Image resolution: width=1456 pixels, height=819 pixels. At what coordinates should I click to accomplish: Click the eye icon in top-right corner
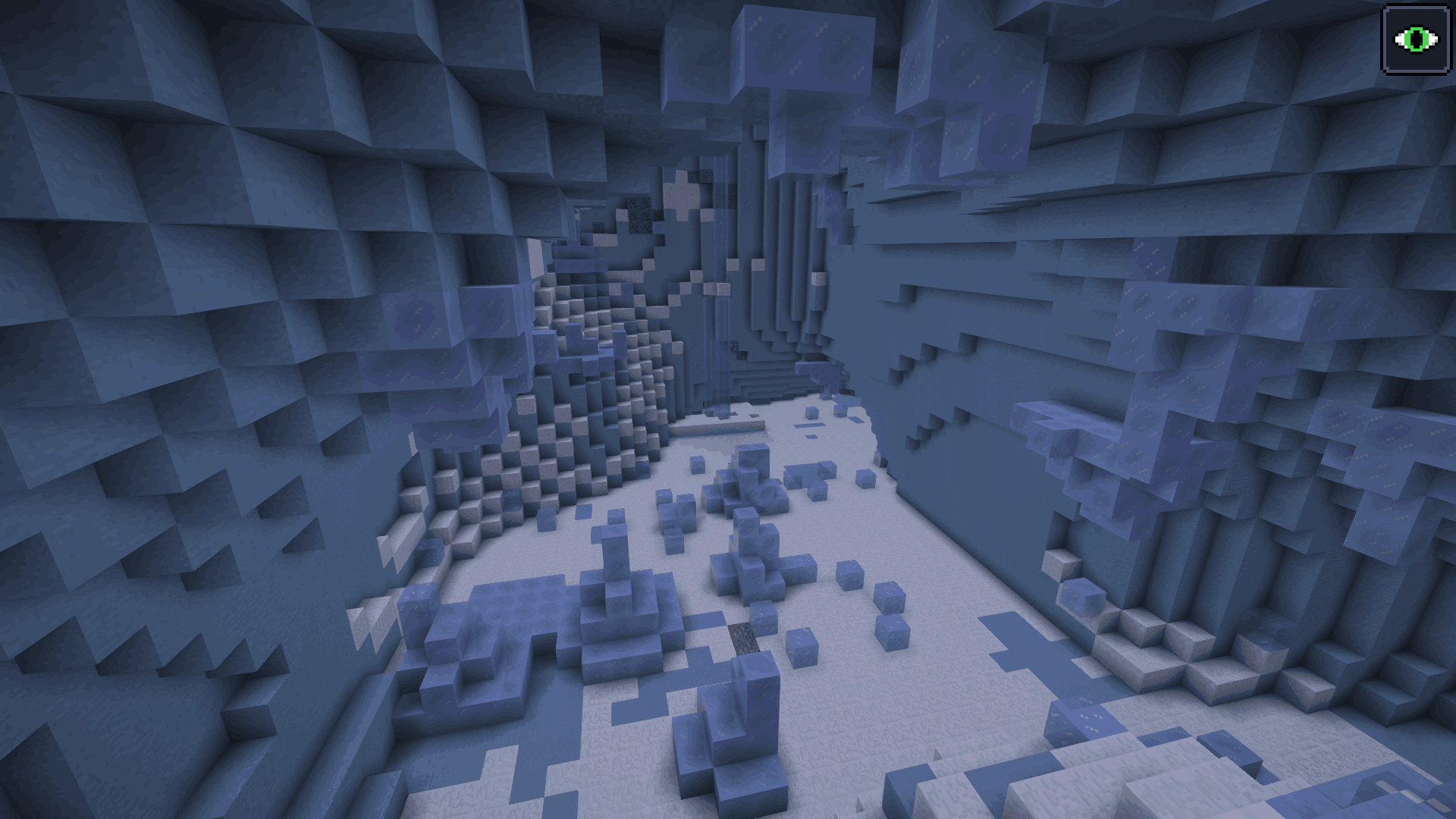tap(1415, 37)
